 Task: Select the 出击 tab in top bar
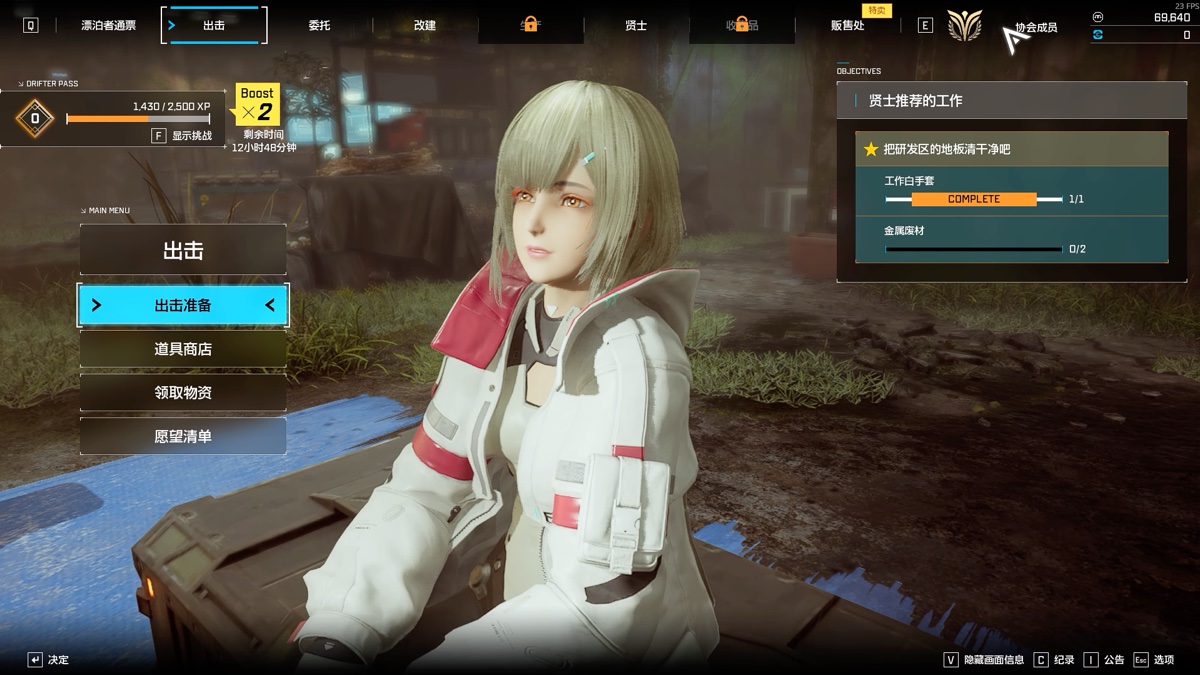pyautogui.click(x=214, y=25)
